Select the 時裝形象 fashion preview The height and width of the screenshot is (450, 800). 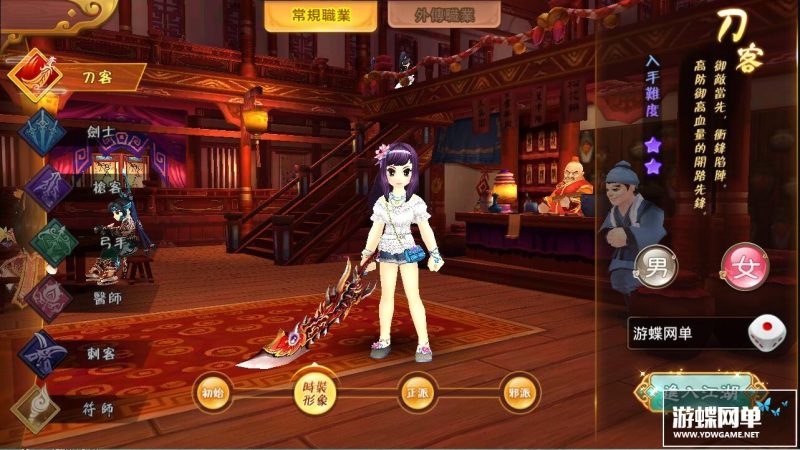314,391
